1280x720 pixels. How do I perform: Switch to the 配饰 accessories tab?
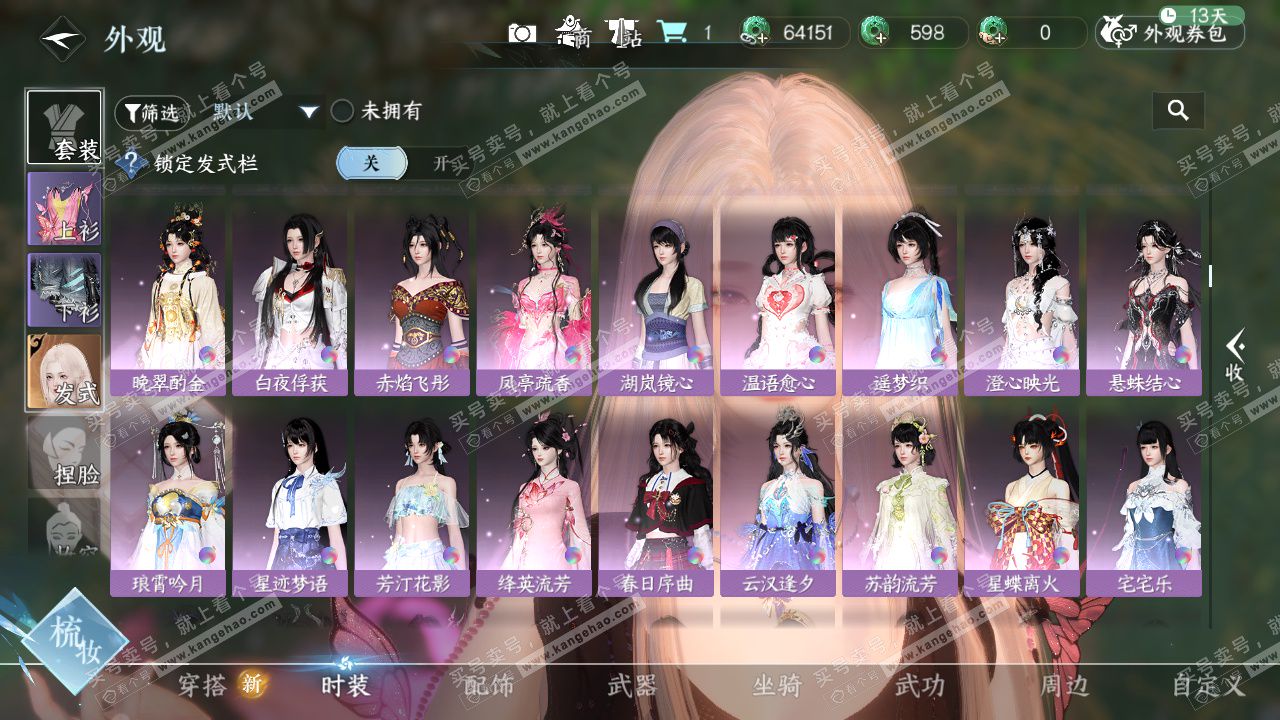(489, 686)
